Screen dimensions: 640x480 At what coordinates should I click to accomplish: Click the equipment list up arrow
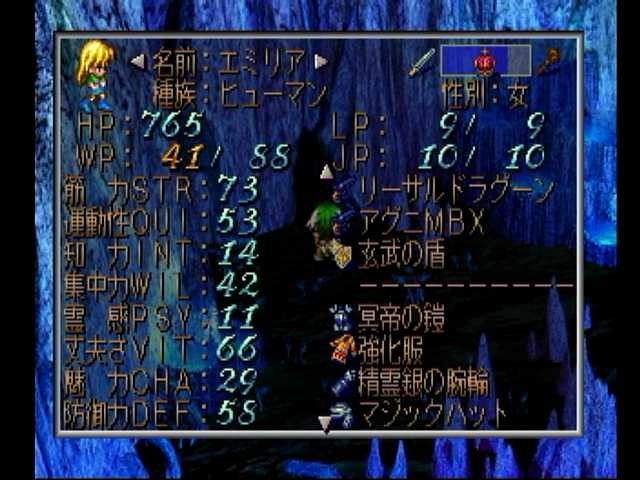[326, 171]
